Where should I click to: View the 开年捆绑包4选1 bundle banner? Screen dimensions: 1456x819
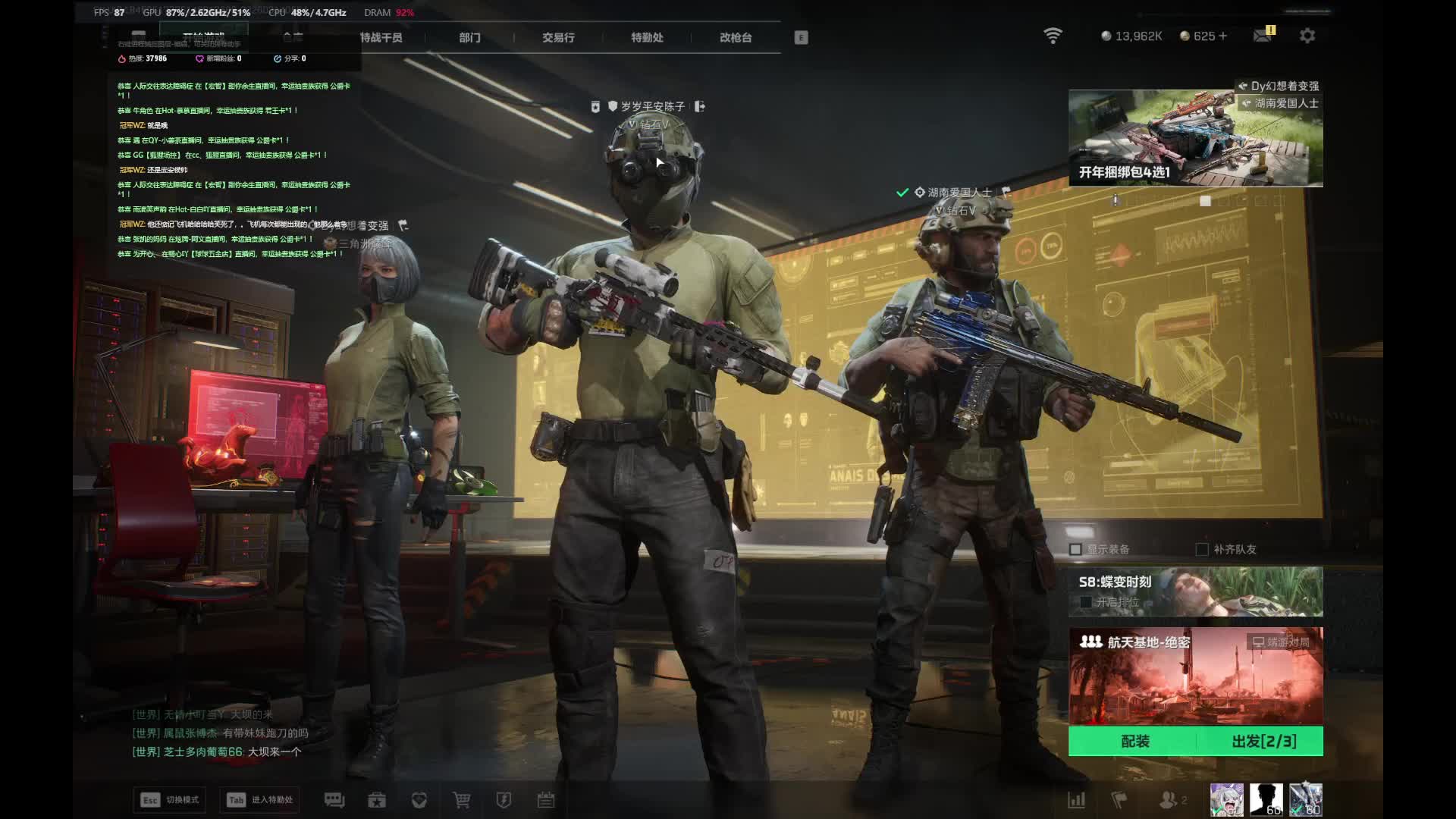coord(1195,138)
